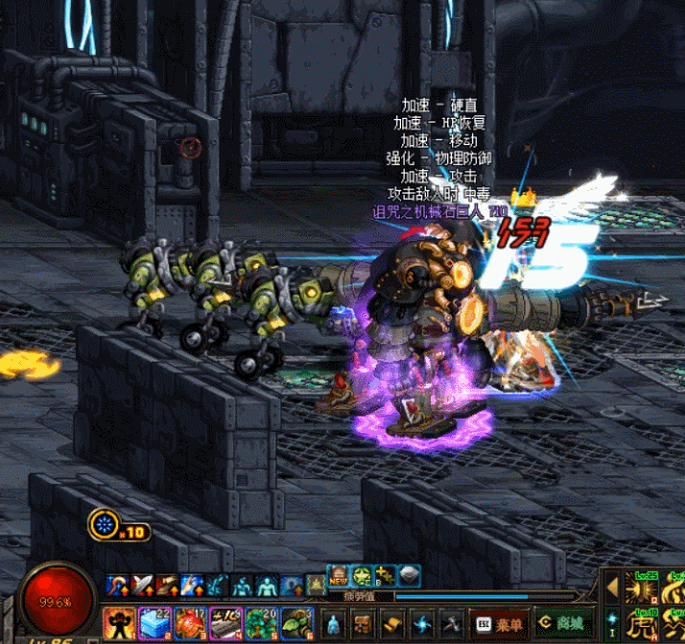Open the blue swirl skill icon
685x644 pixels.
[421, 624]
